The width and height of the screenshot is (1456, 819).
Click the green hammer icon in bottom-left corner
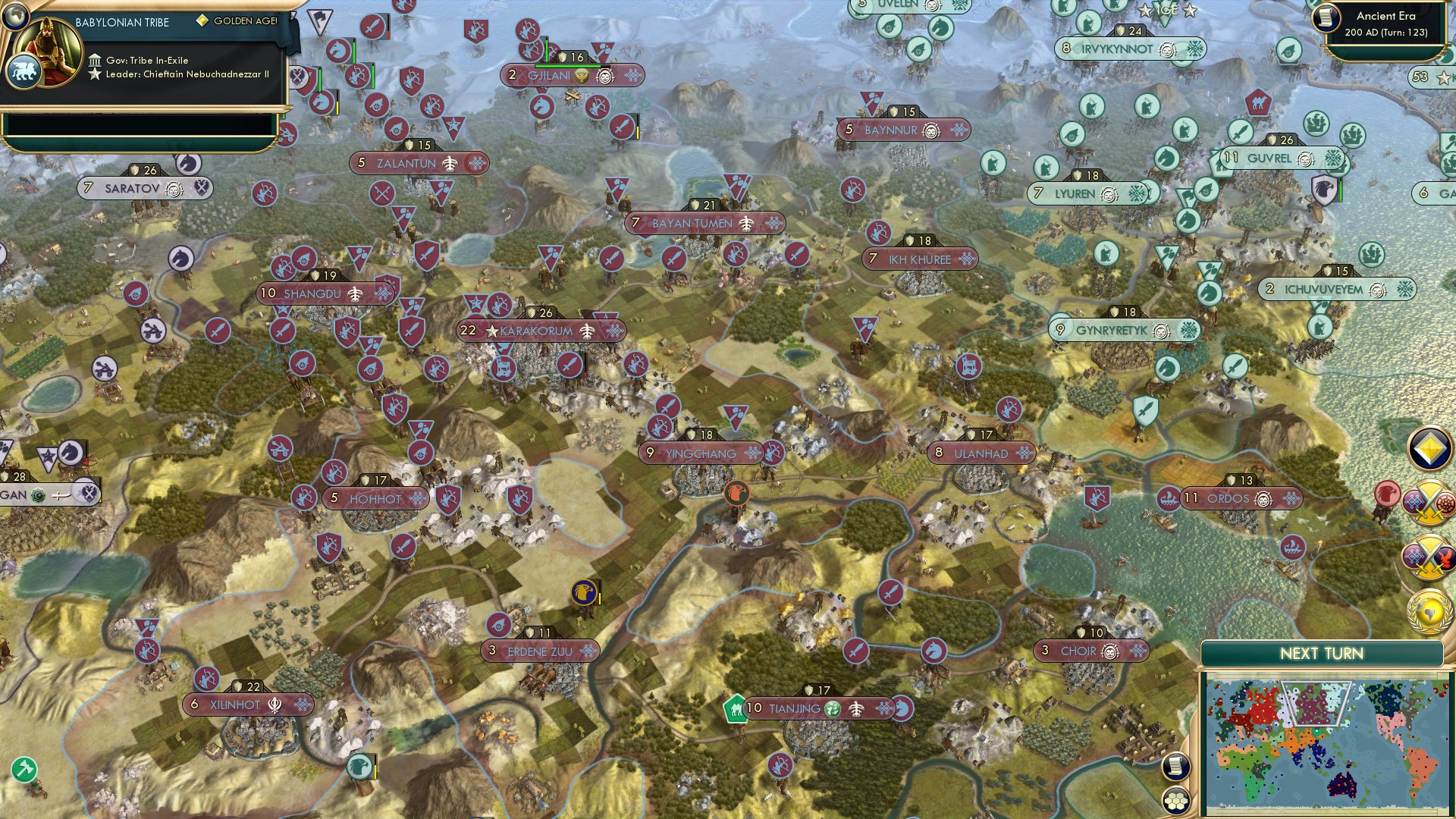pos(23,767)
